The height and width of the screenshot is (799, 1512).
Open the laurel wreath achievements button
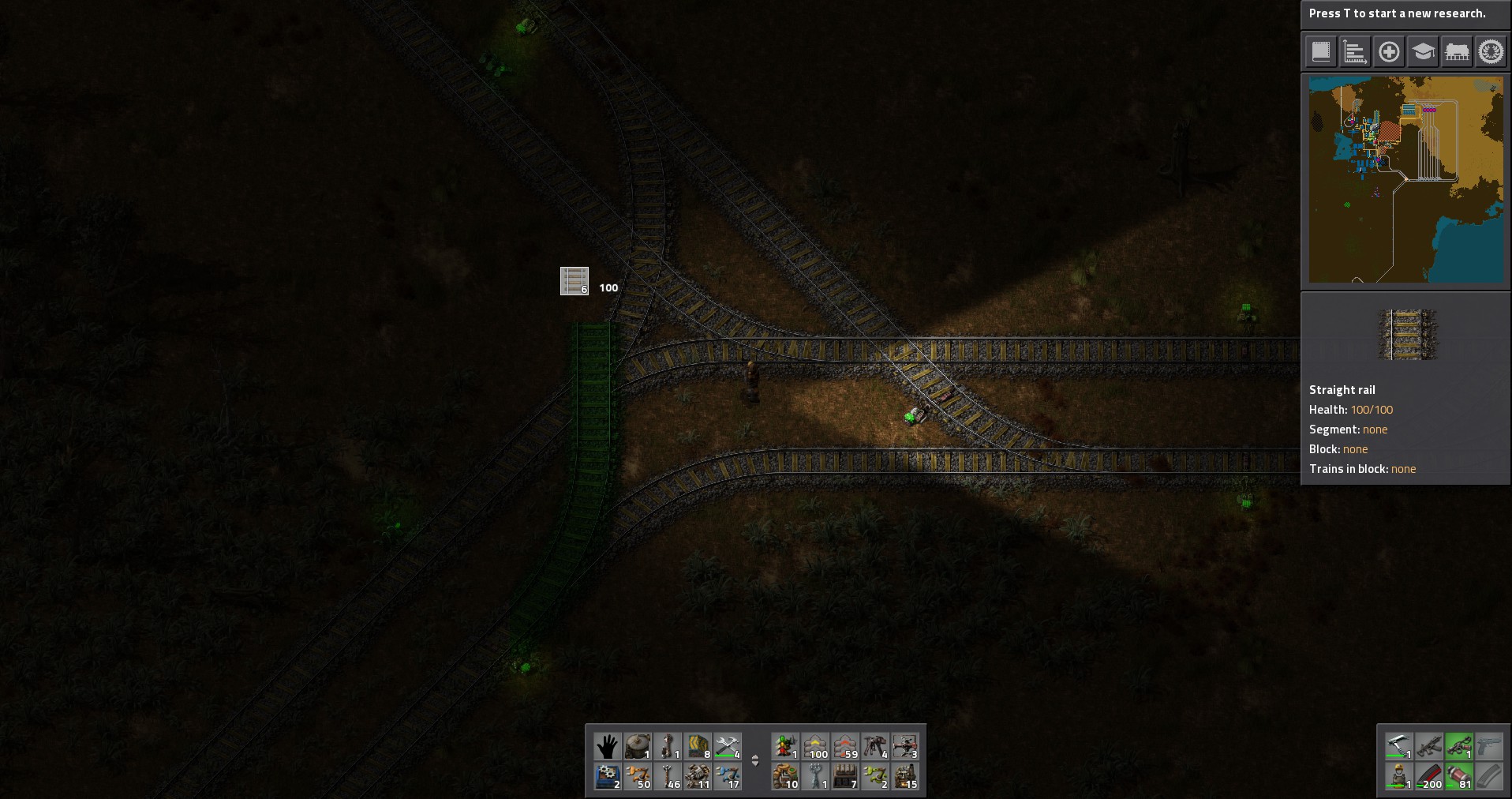click(1491, 52)
